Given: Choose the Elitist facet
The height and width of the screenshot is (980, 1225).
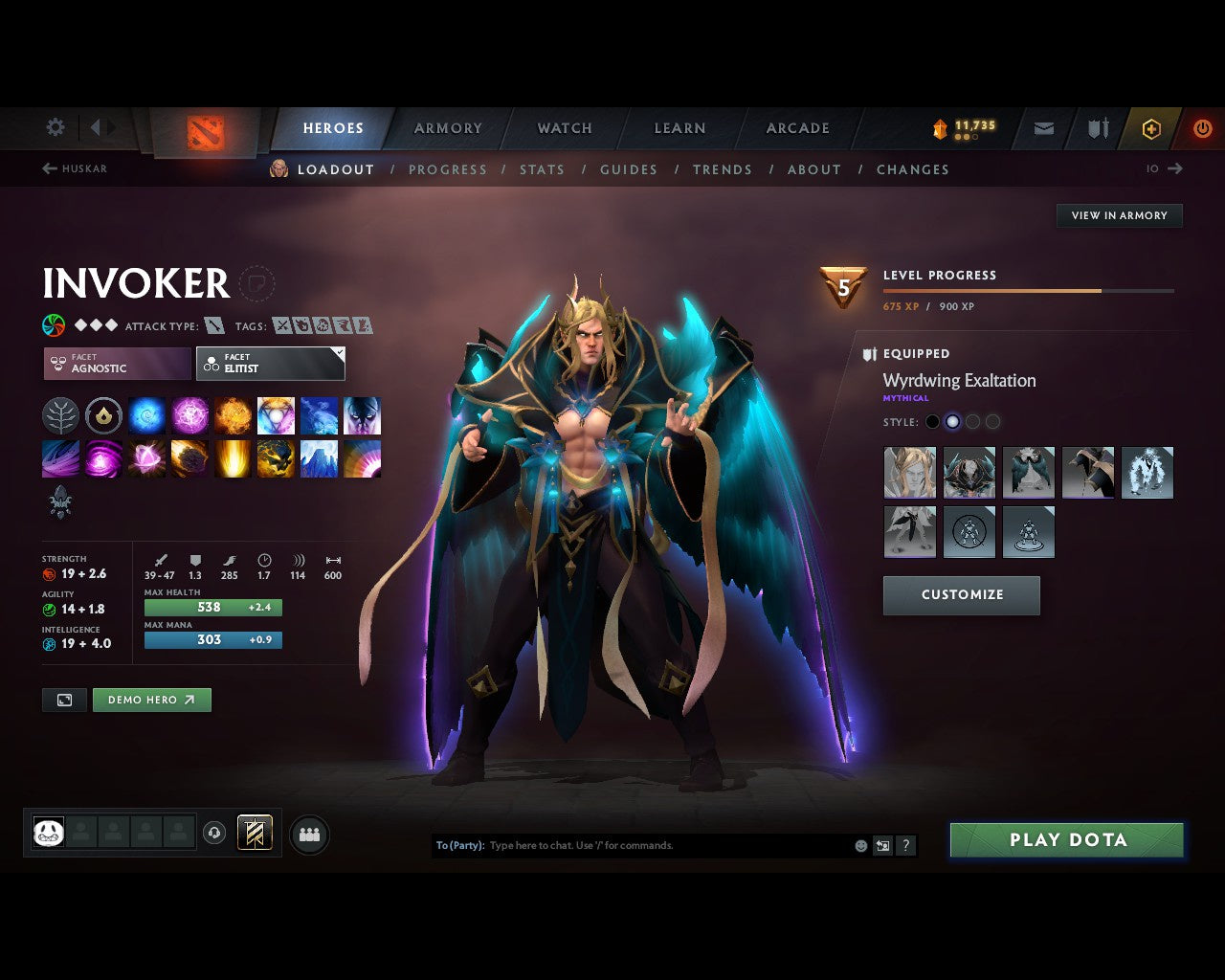Looking at the screenshot, I should coord(270,364).
